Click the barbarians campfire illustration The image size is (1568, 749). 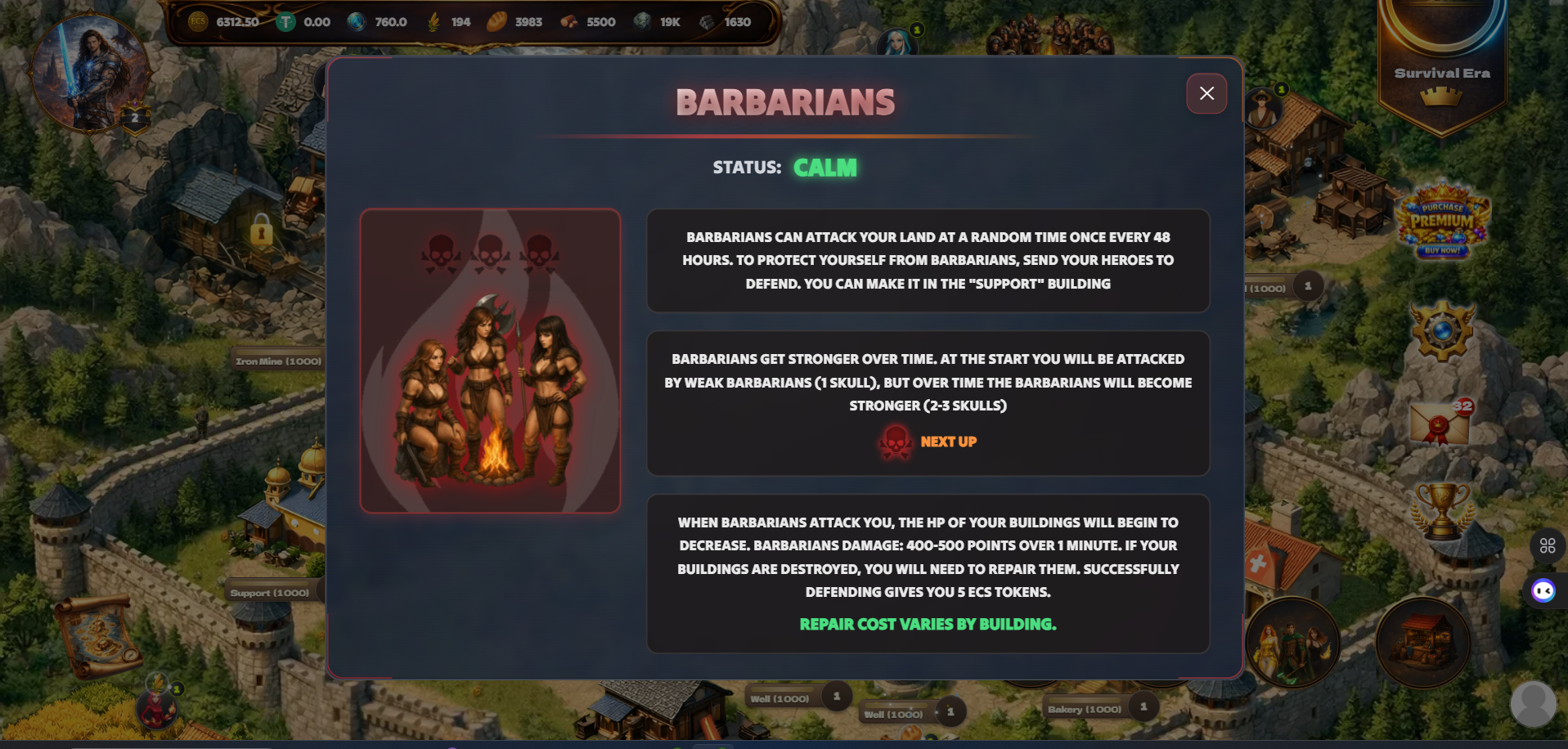[x=490, y=361]
